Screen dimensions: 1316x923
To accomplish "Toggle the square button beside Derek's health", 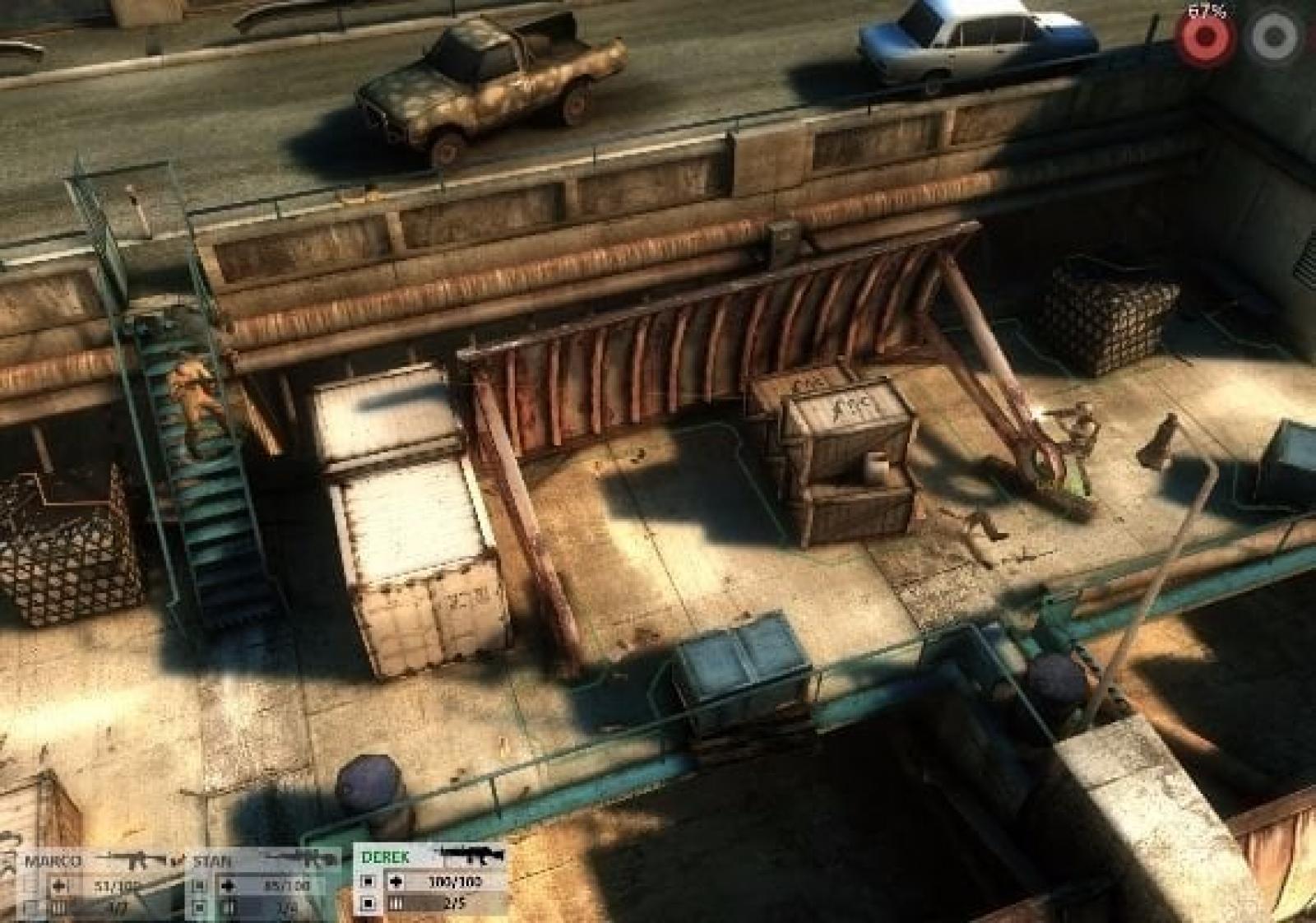I will [x=368, y=882].
